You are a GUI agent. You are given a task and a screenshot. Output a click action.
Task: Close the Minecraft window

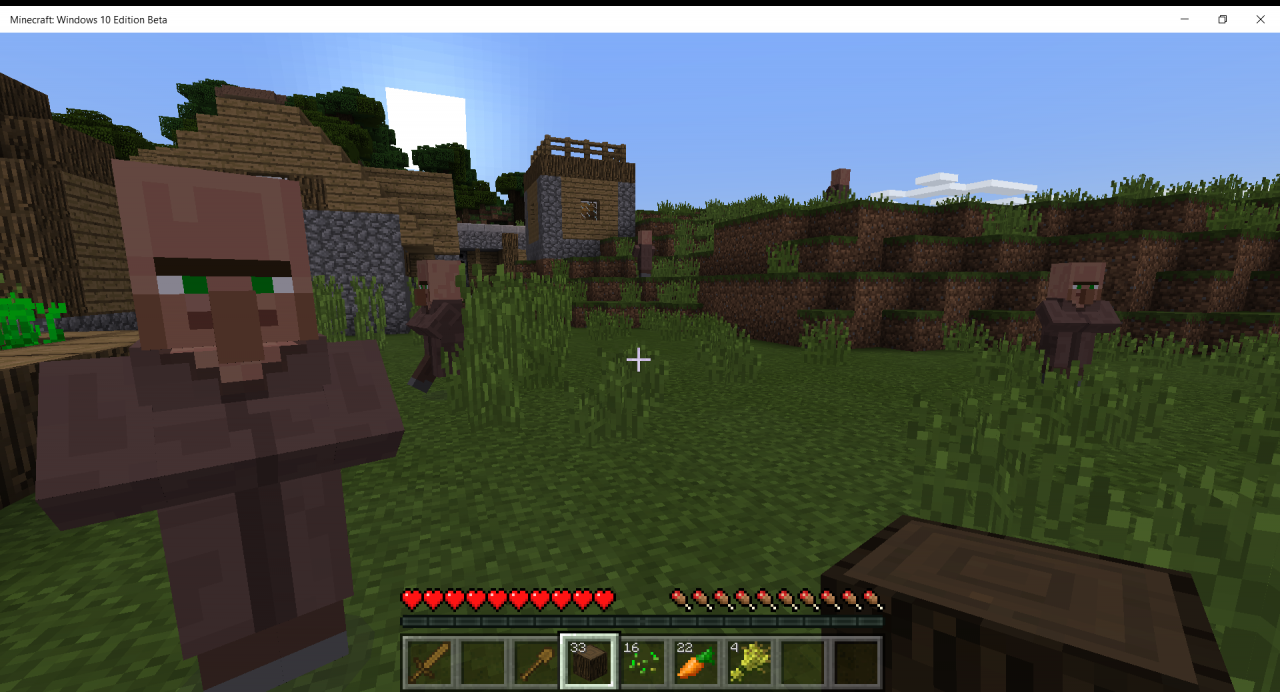1260,19
